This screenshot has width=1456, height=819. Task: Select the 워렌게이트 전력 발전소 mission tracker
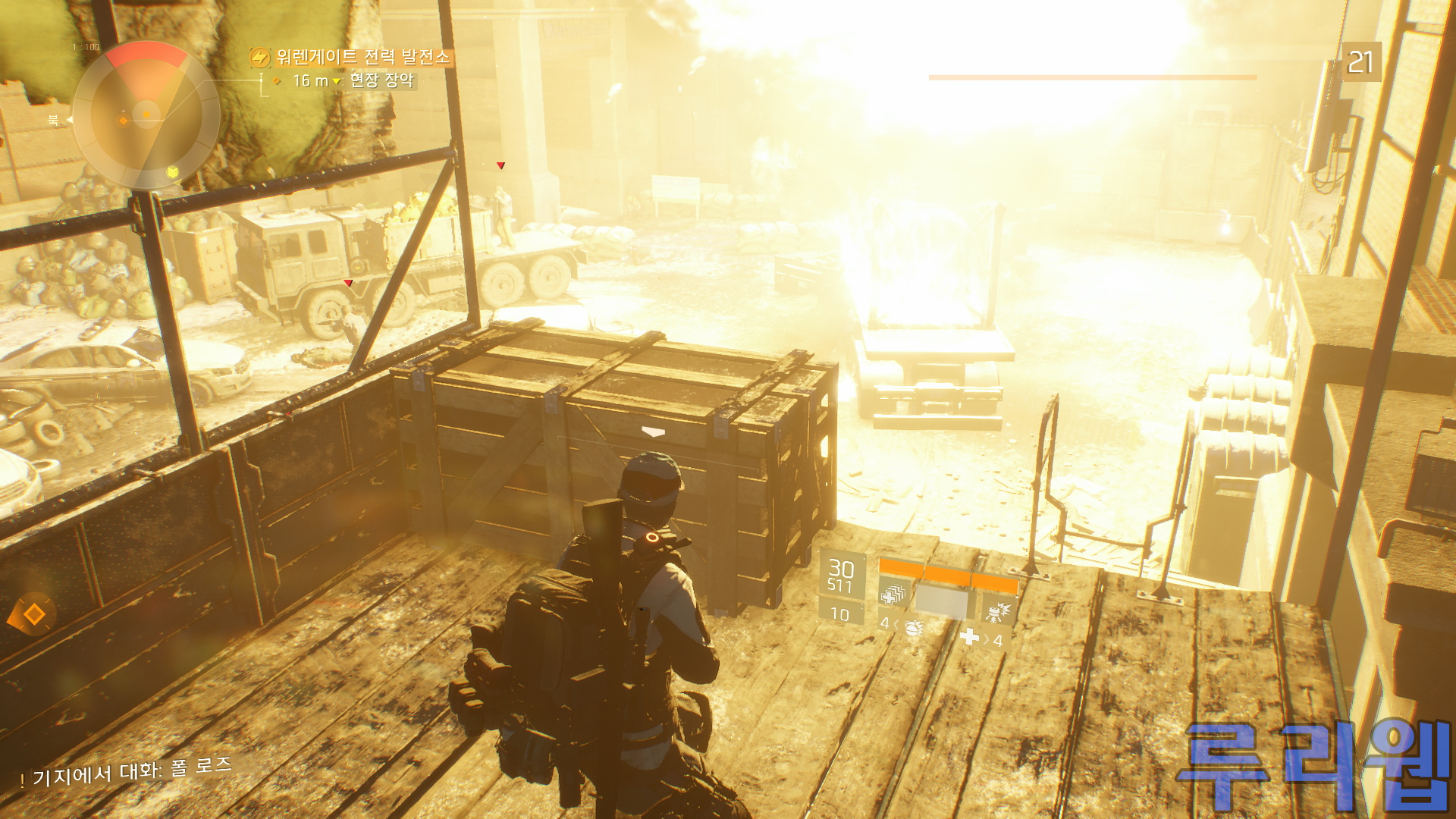[x=362, y=57]
